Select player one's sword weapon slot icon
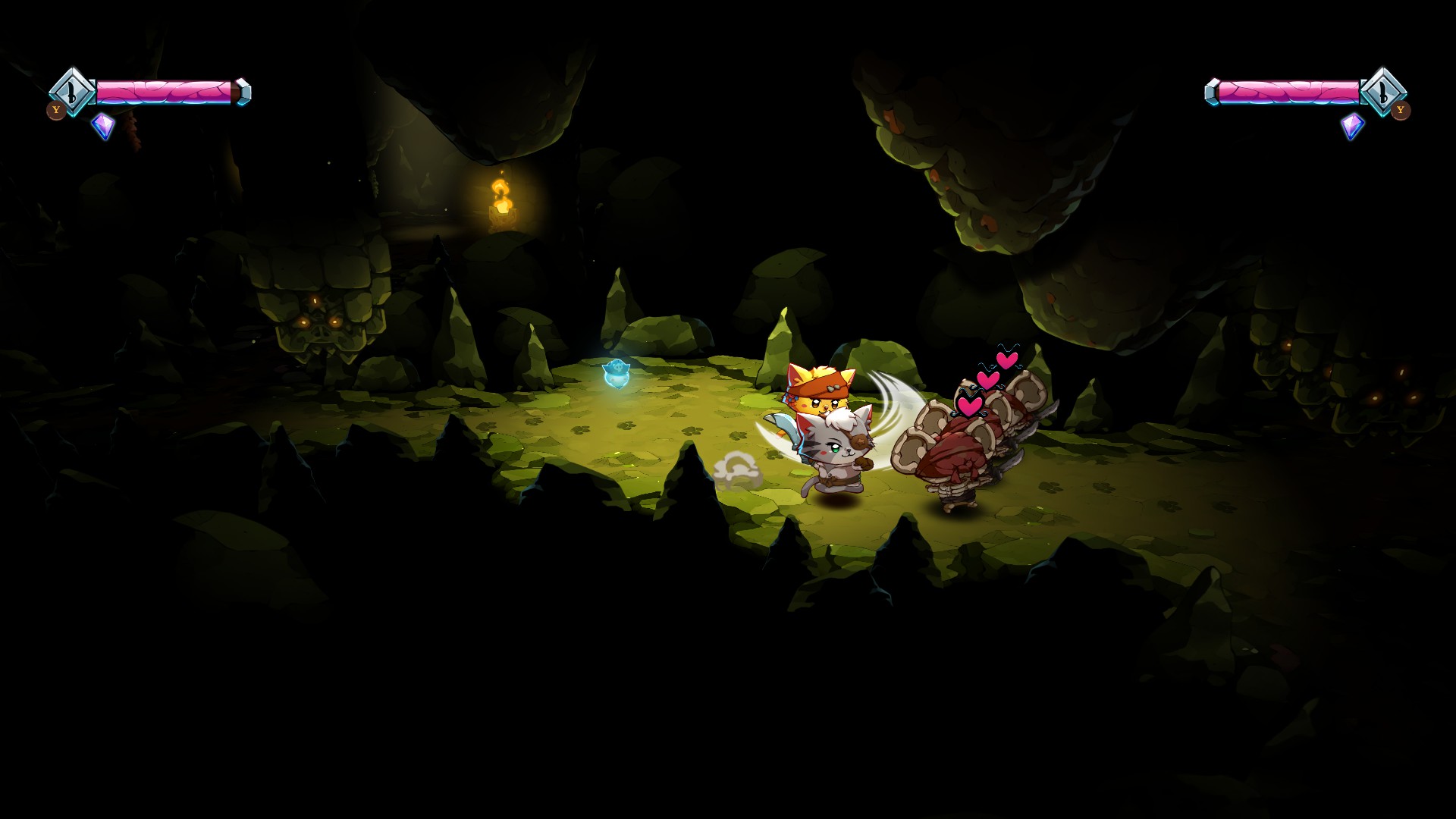1456x819 pixels. coord(72,91)
